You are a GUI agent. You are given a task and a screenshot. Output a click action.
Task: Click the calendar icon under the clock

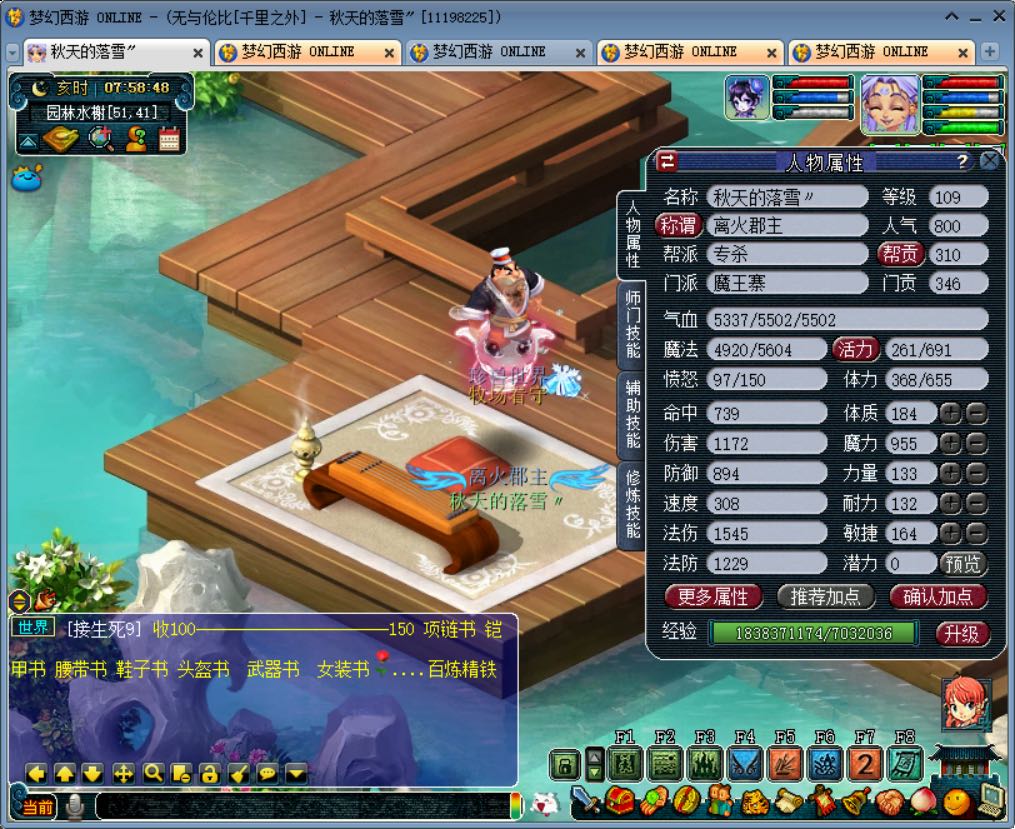pyautogui.click(x=169, y=139)
